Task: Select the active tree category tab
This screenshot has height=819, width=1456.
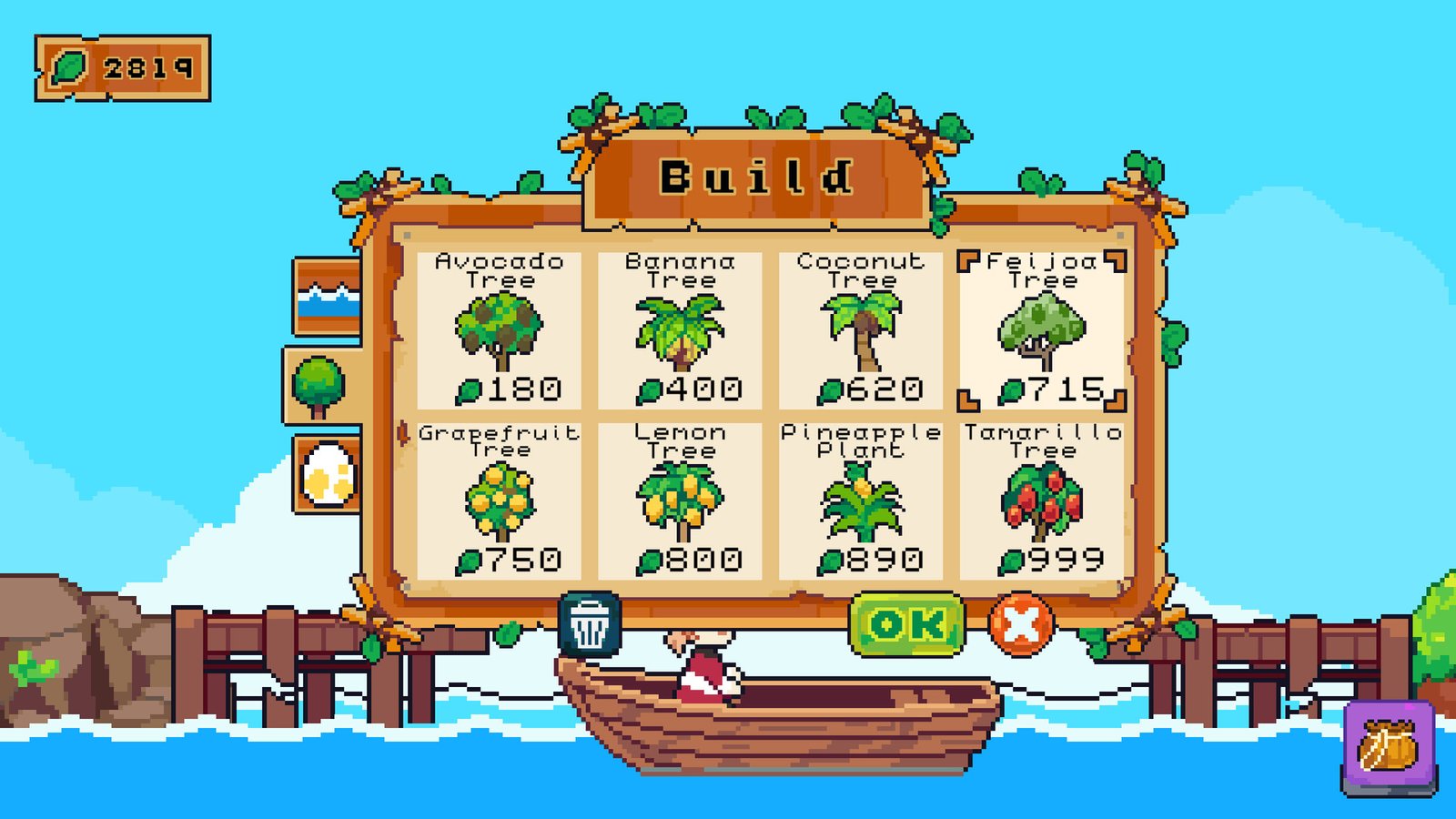Action: (320, 385)
